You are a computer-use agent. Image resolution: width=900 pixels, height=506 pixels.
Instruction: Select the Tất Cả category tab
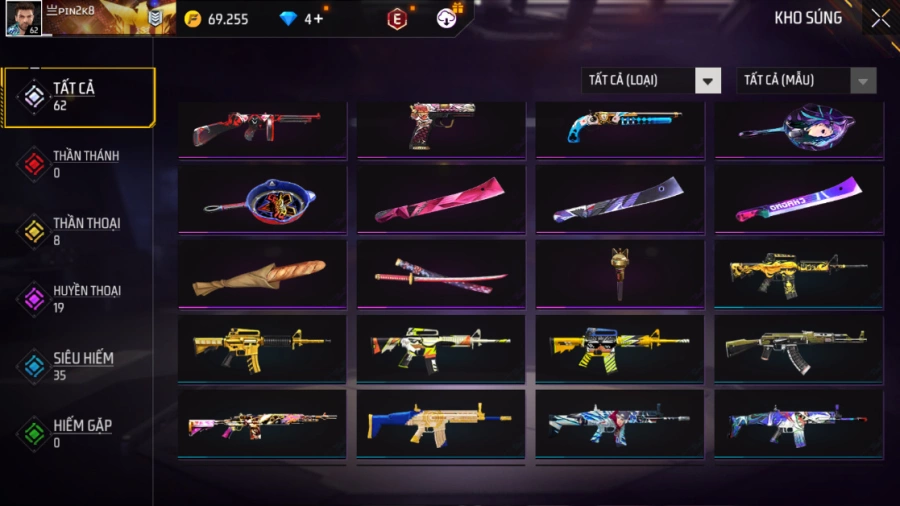(78, 97)
